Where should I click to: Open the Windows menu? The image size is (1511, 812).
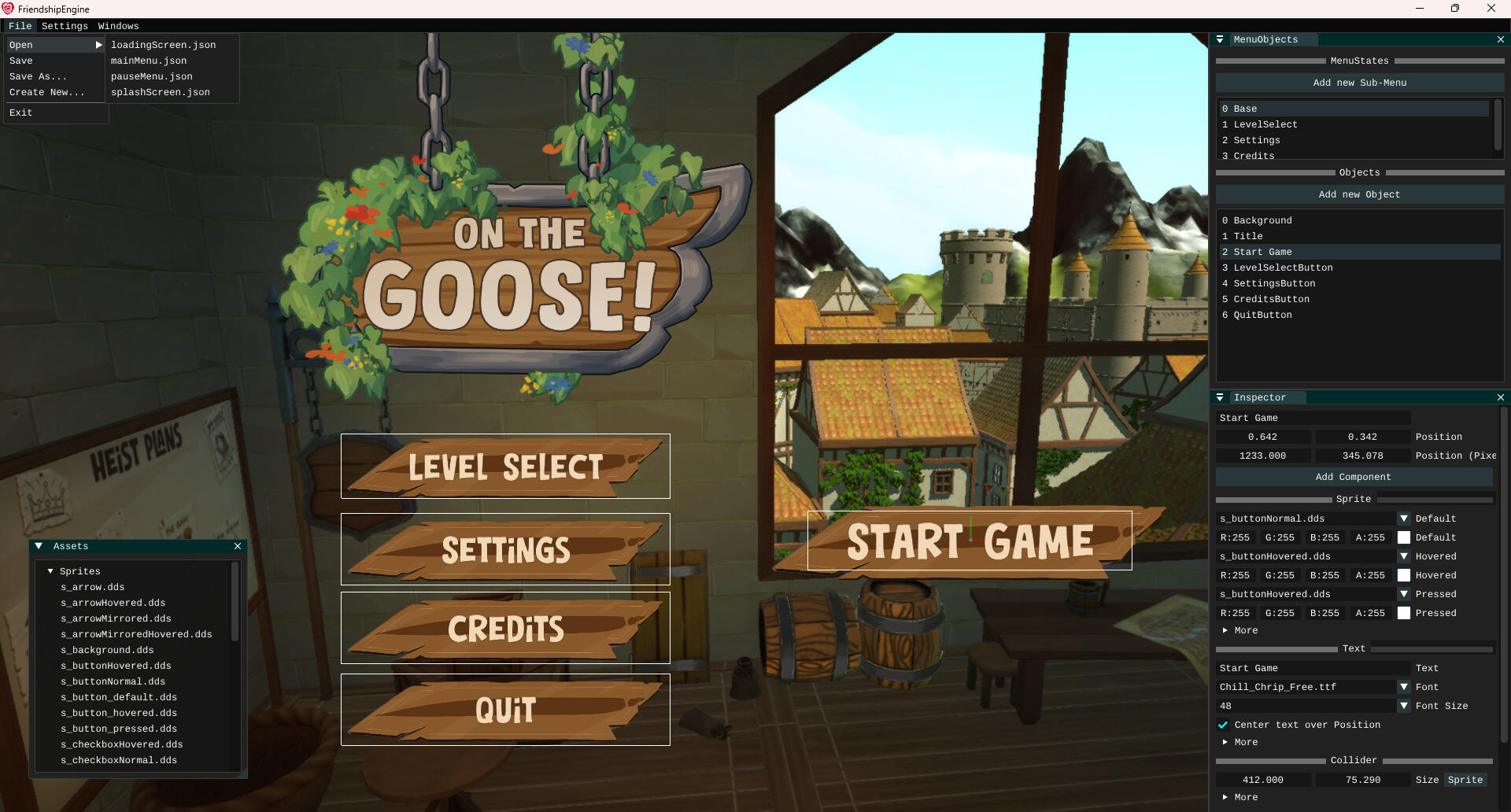pyautogui.click(x=117, y=26)
